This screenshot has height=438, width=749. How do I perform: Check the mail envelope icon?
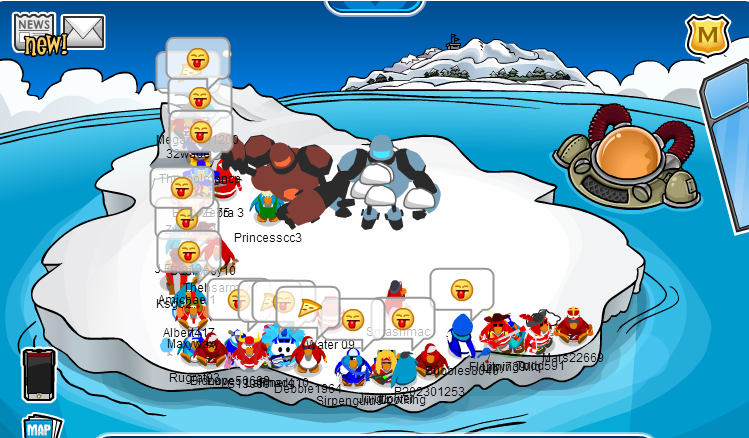[x=84, y=32]
